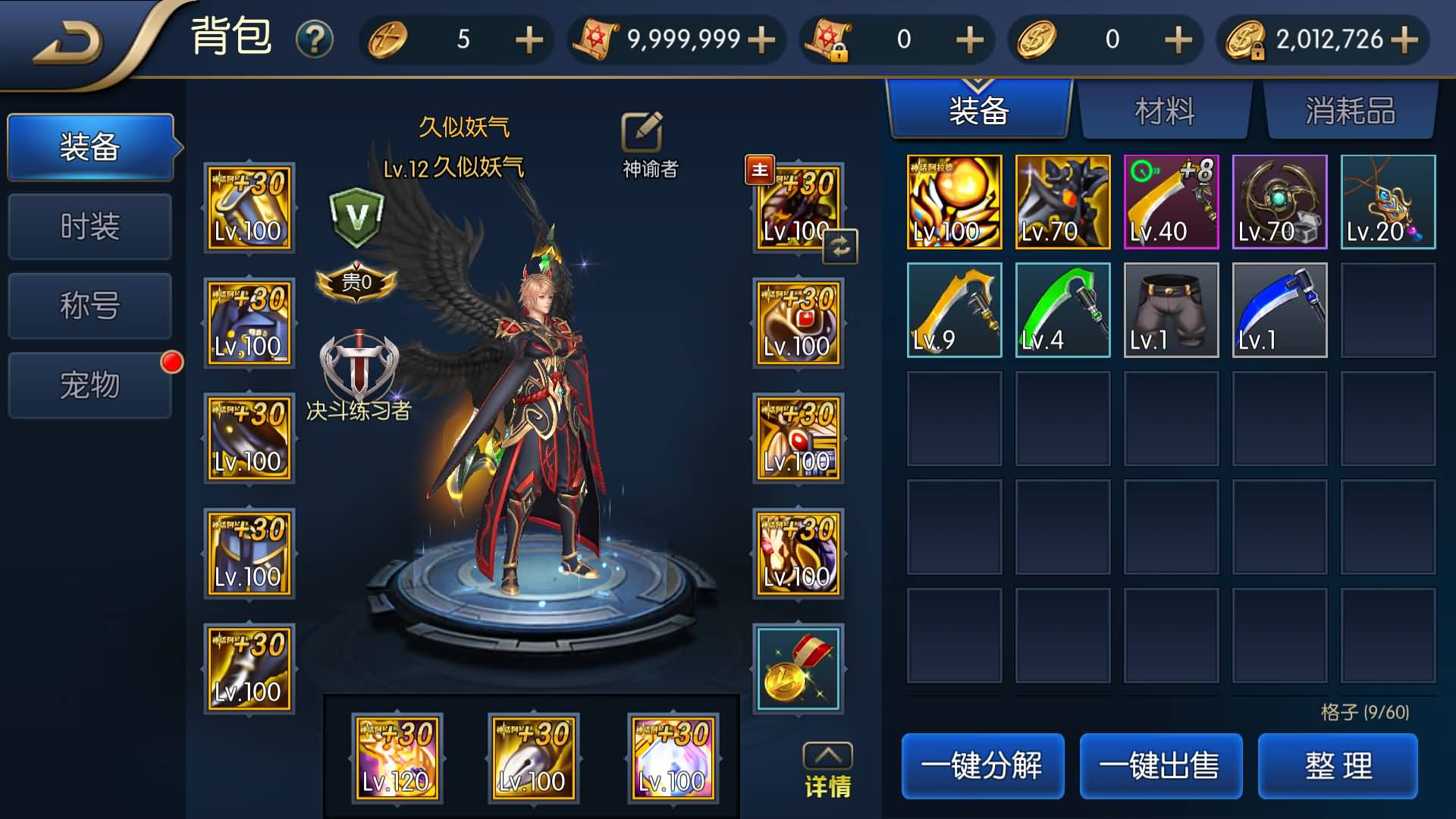Click 一键出售 to sell all

point(1160,766)
